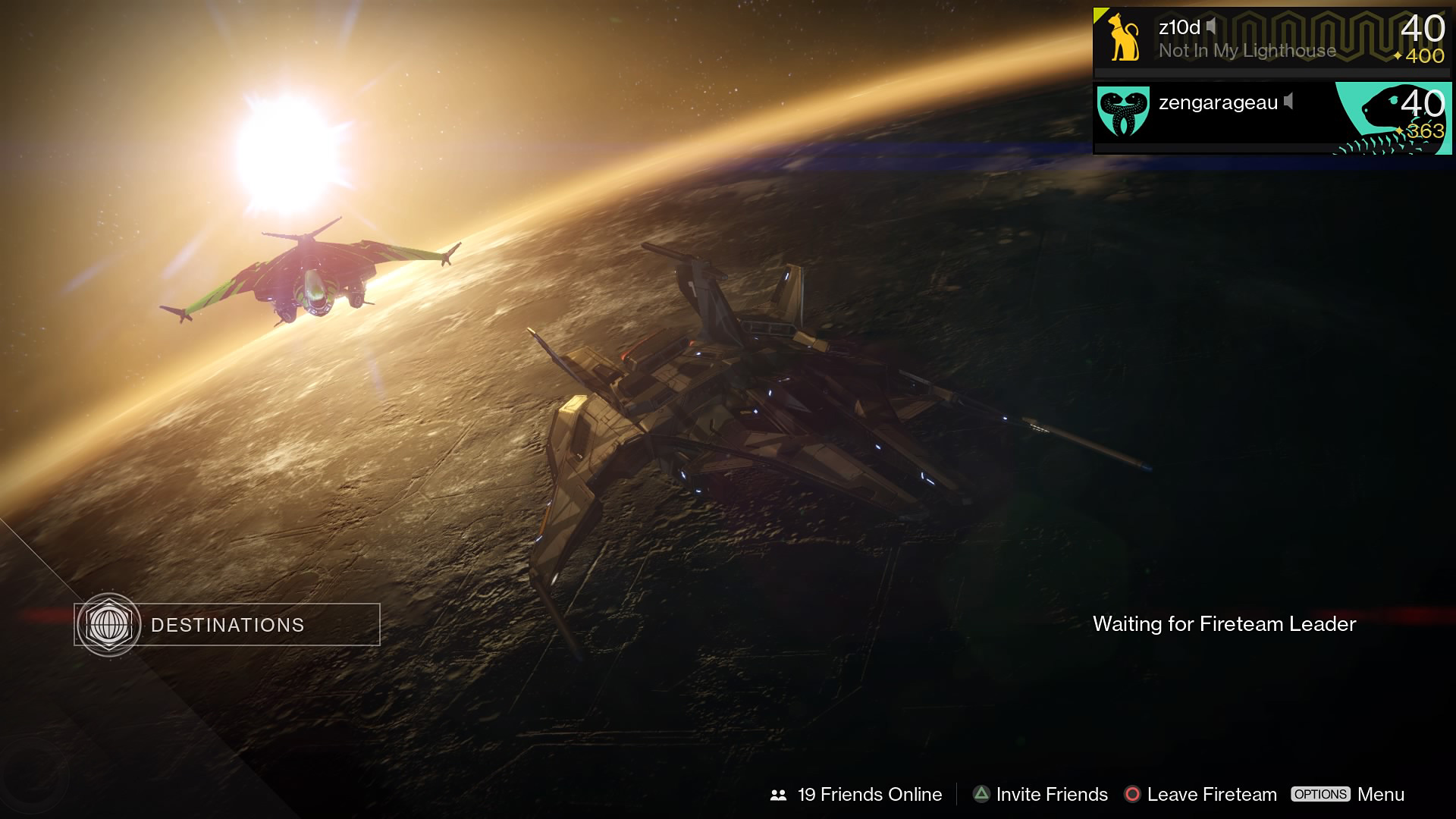Show the 19 Friends Online list

pyautogui.click(x=857, y=794)
